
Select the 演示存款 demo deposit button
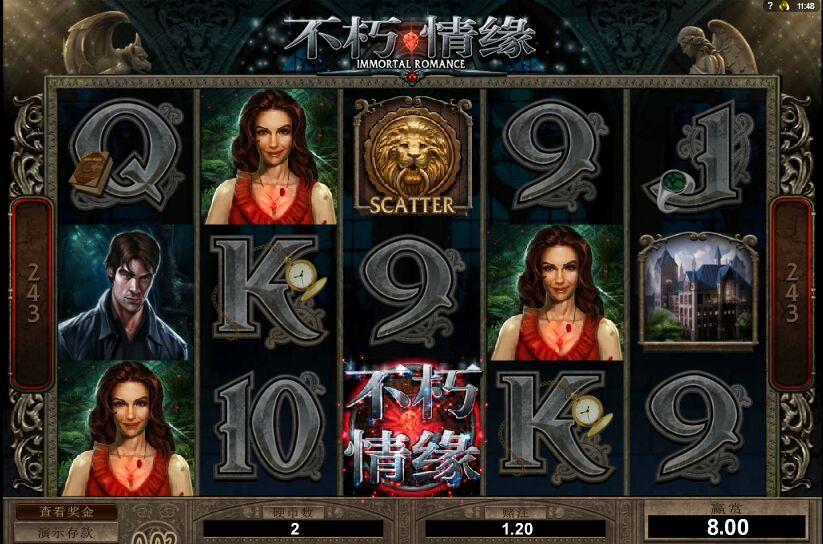(65, 531)
